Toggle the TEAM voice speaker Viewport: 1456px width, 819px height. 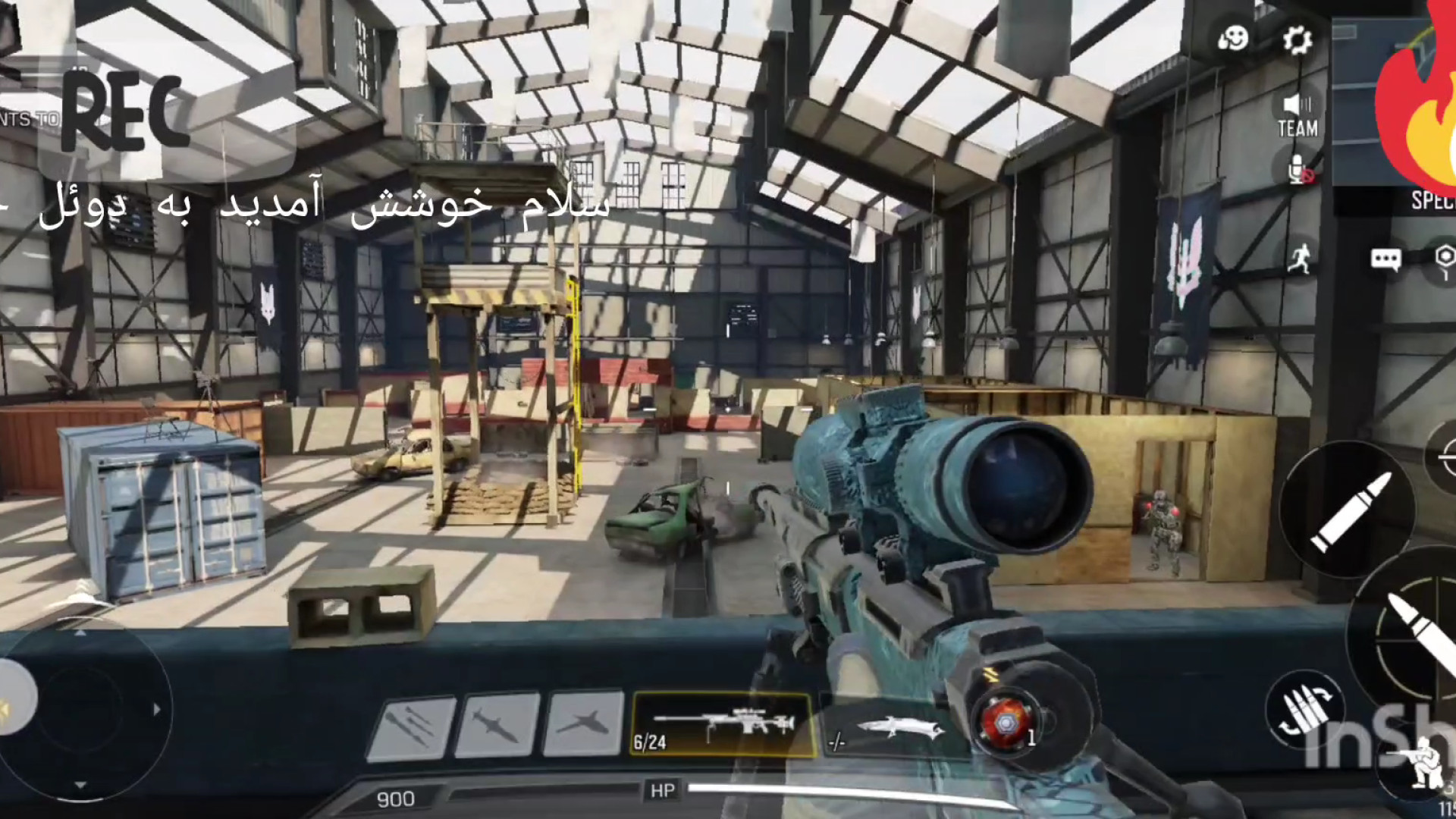tap(1298, 116)
